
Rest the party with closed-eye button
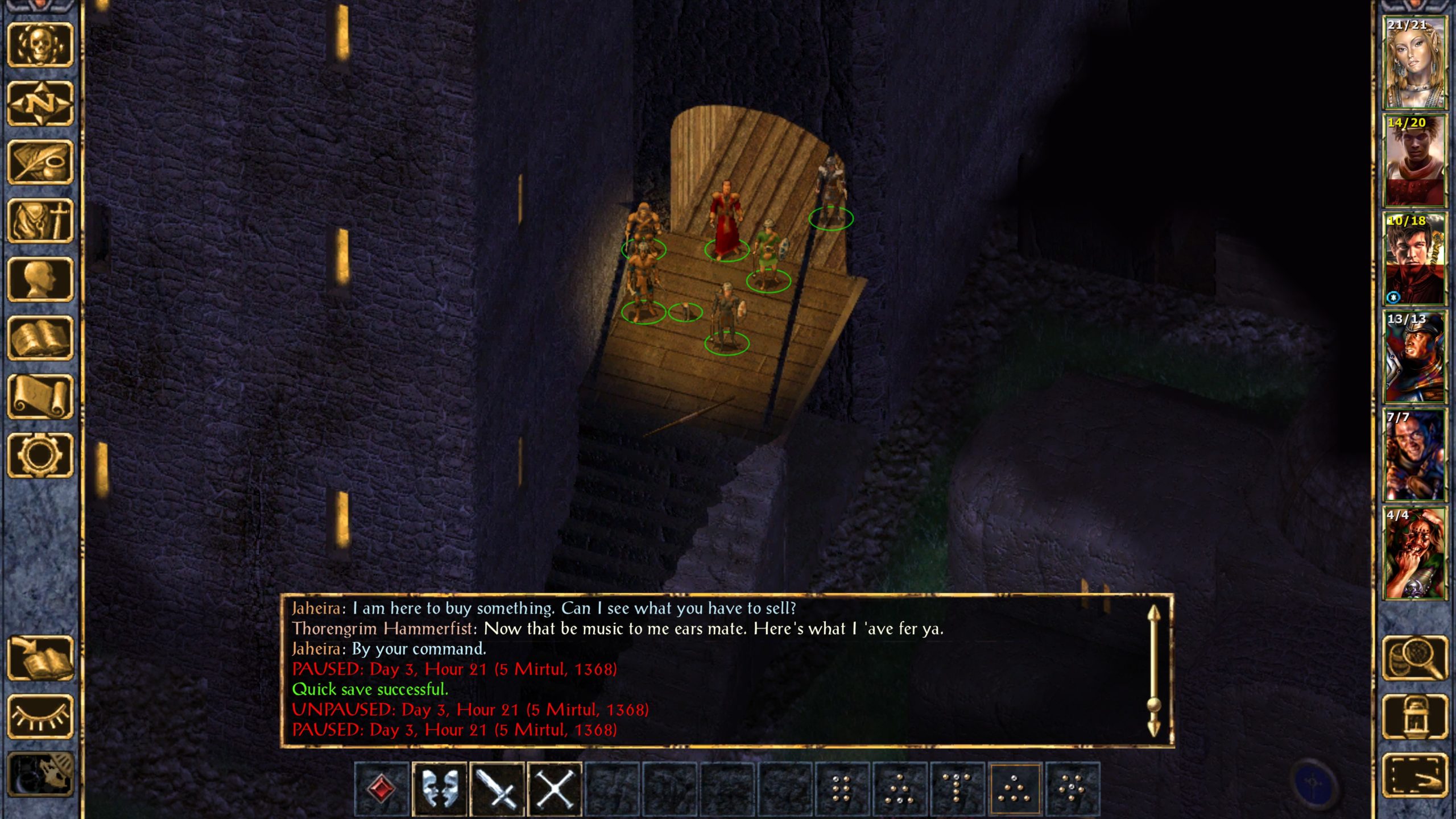point(40,717)
